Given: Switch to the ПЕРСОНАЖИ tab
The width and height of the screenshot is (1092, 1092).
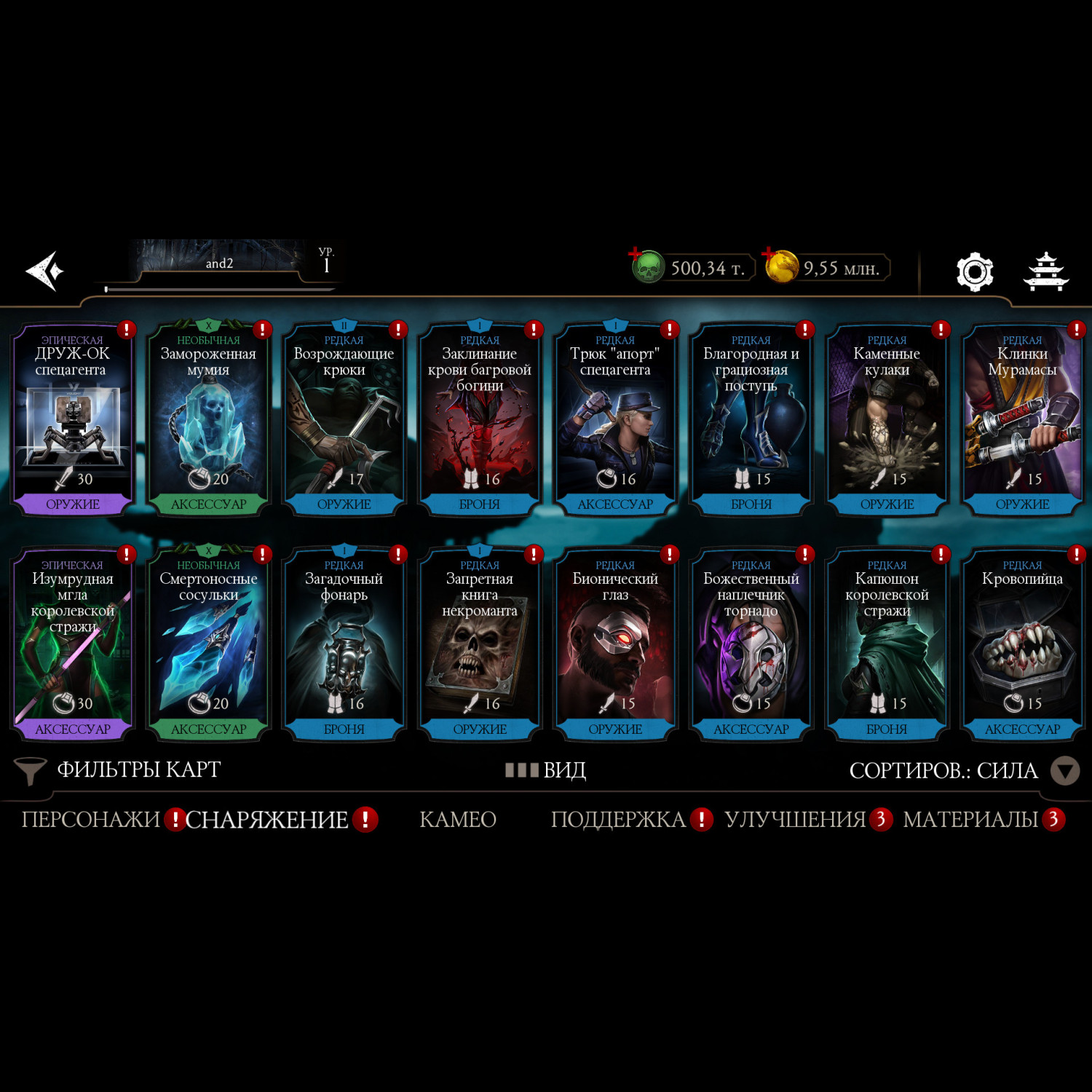Looking at the screenshot, I should (90, 820).
